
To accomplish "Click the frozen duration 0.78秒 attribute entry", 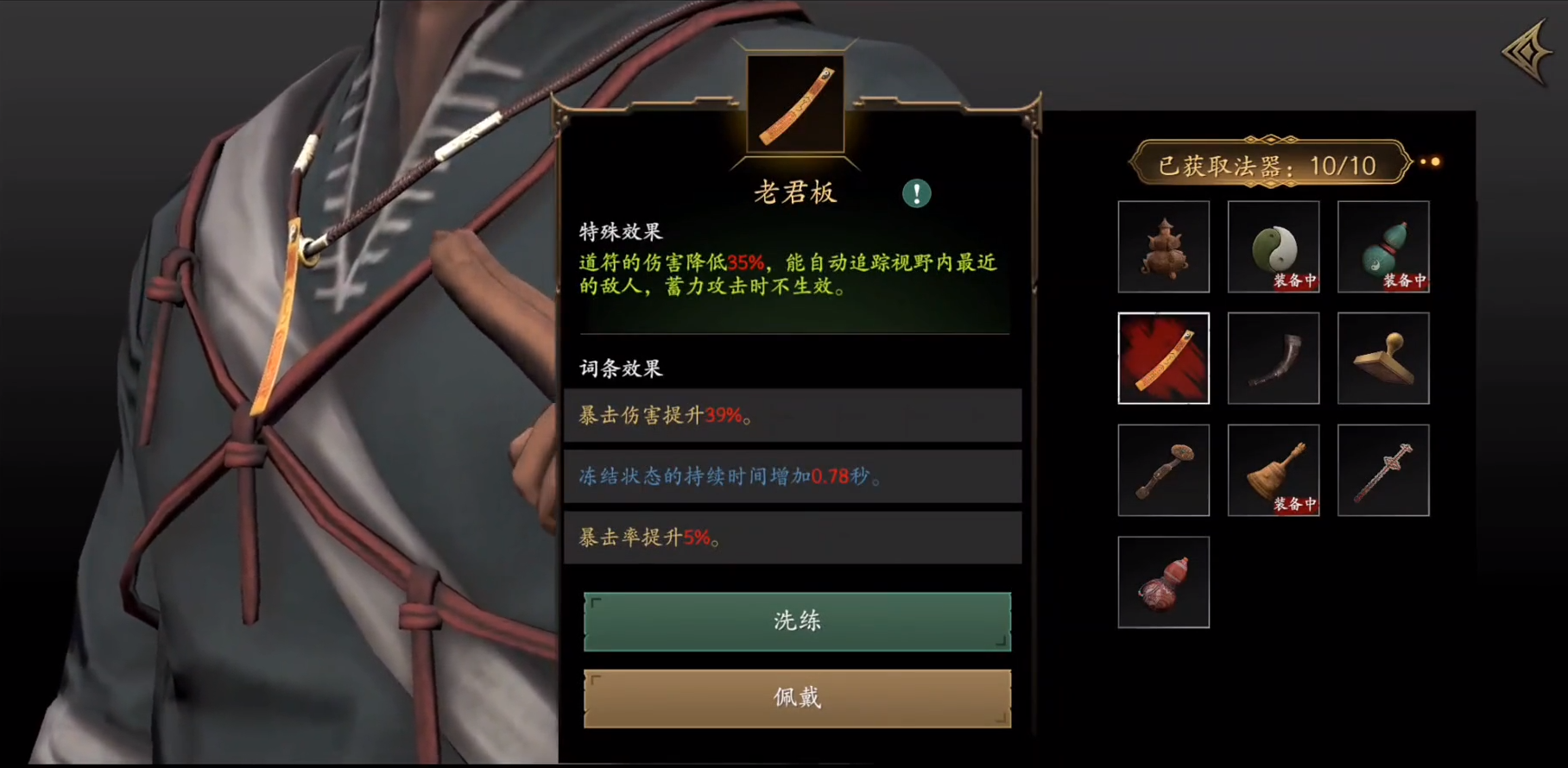I will point(793,476).
